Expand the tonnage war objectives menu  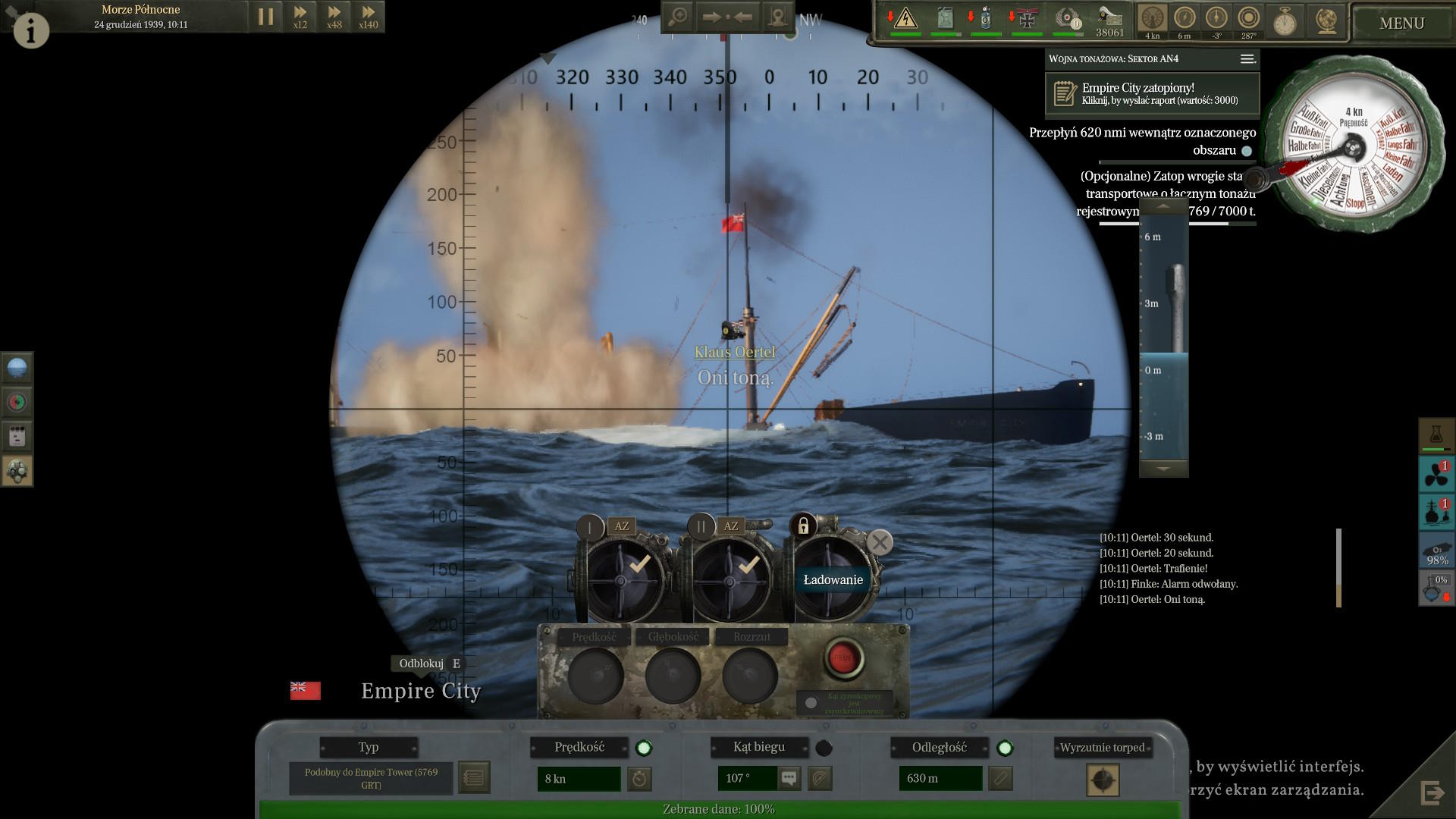(x=1247, y=59)
